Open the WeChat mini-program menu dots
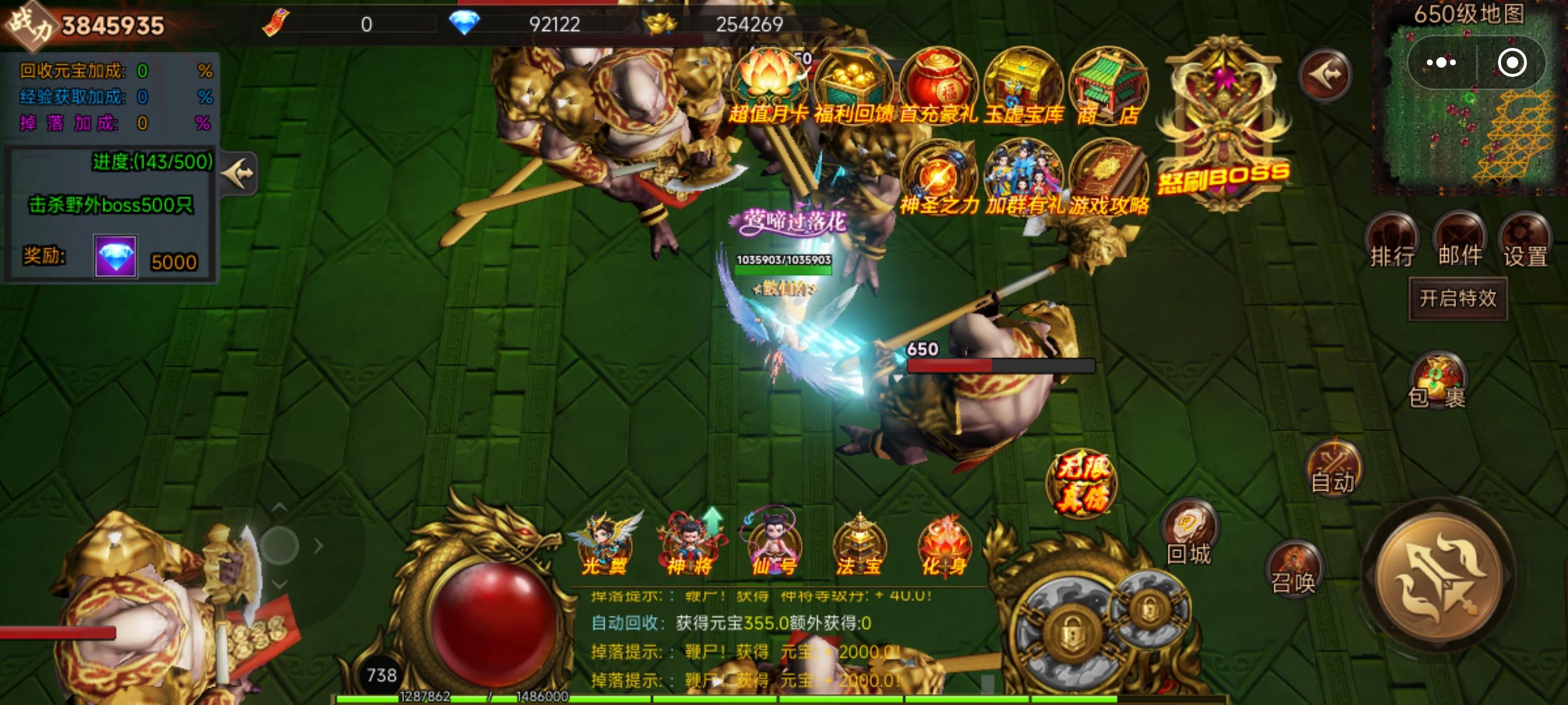The height and width of the screenshot is (705, 1568). (x=1440, y=62)
